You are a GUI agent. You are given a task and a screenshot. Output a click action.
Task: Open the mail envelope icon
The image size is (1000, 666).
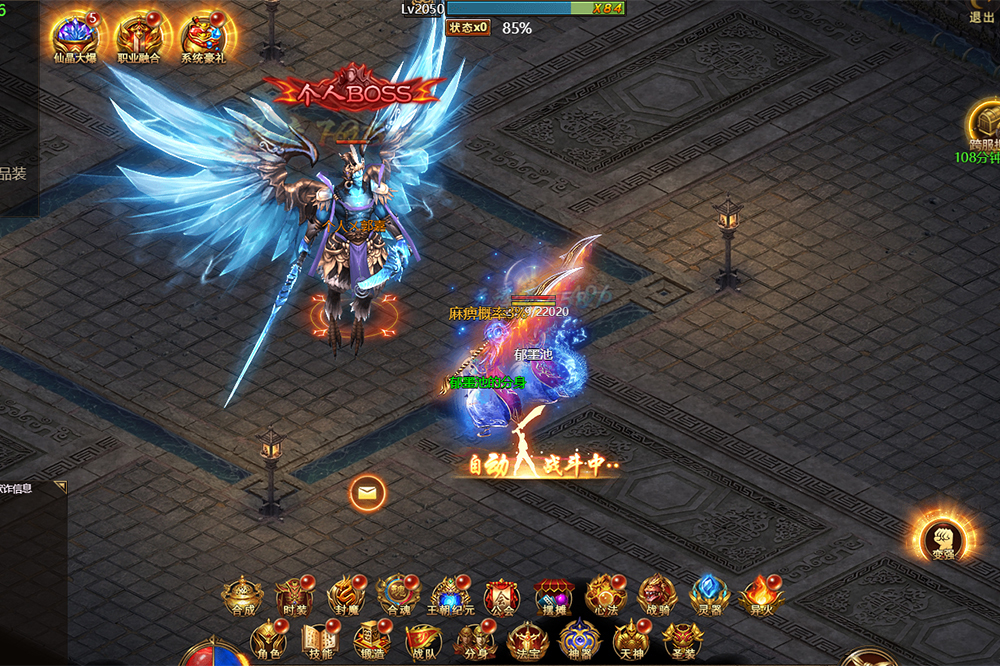tap(367, 492)
